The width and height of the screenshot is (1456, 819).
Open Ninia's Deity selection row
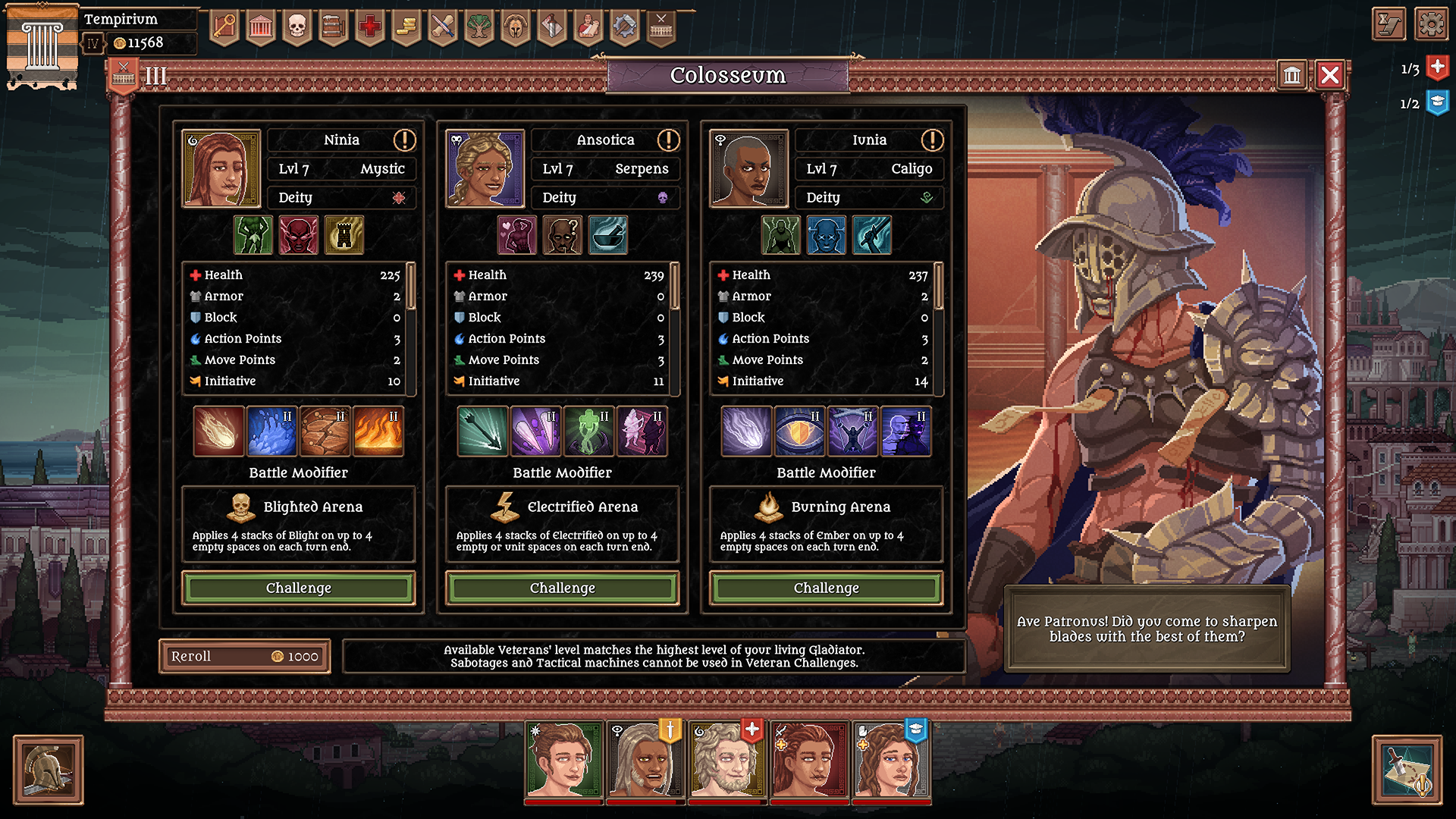pyautogui.click(x=342, y=198)
